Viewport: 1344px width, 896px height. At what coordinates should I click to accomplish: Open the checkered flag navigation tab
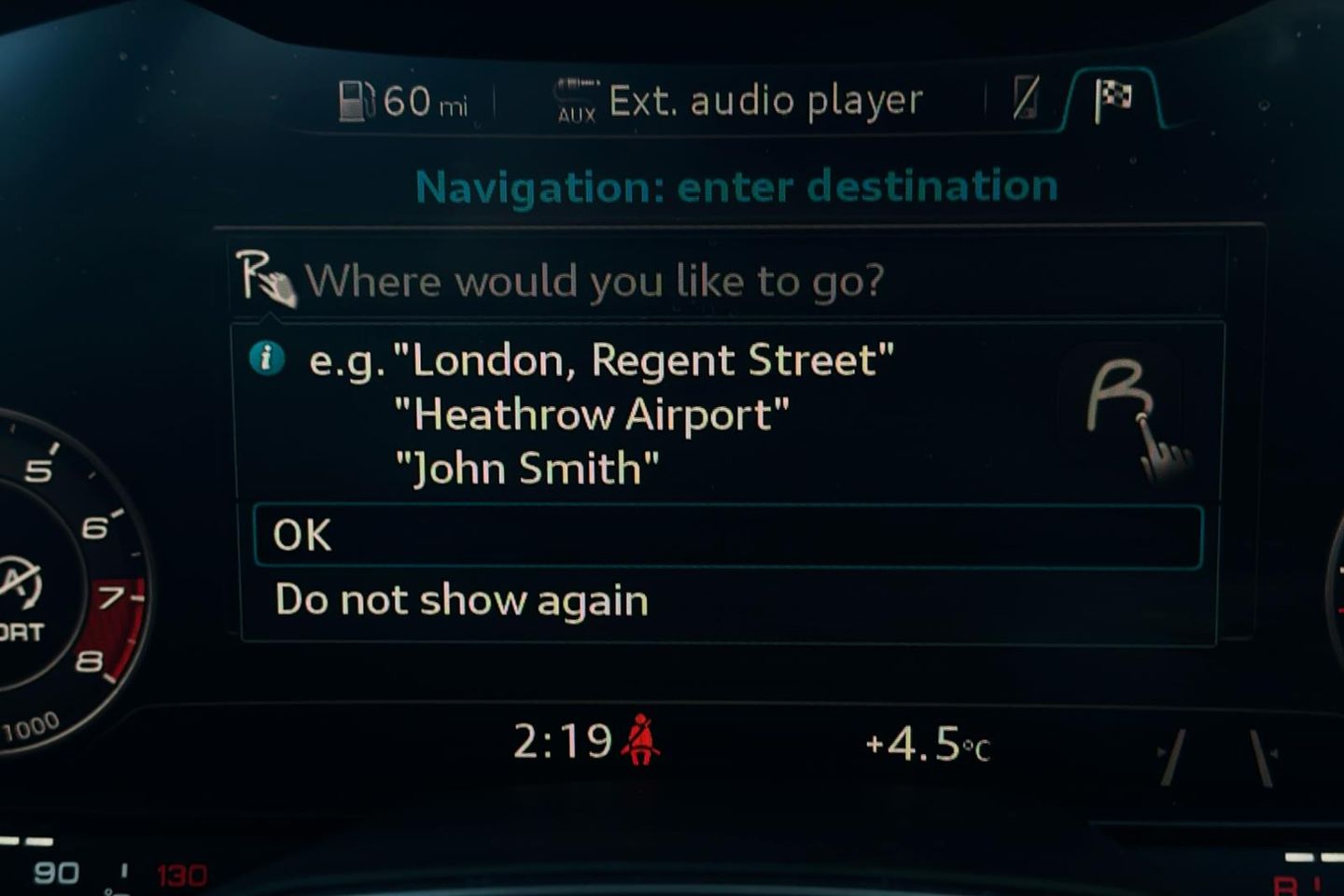pyautogui.click(x=1113, y=98)
